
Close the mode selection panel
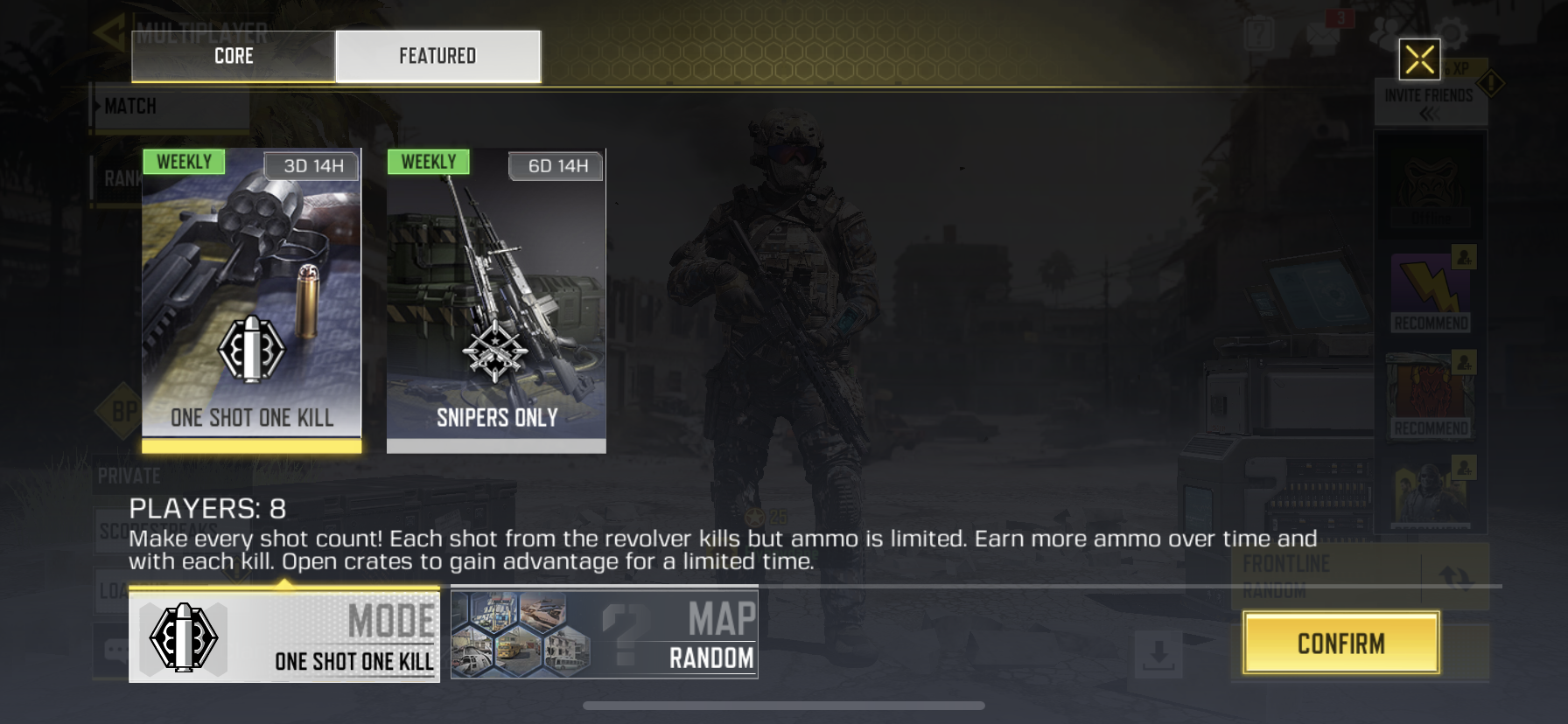point(1419,59)
